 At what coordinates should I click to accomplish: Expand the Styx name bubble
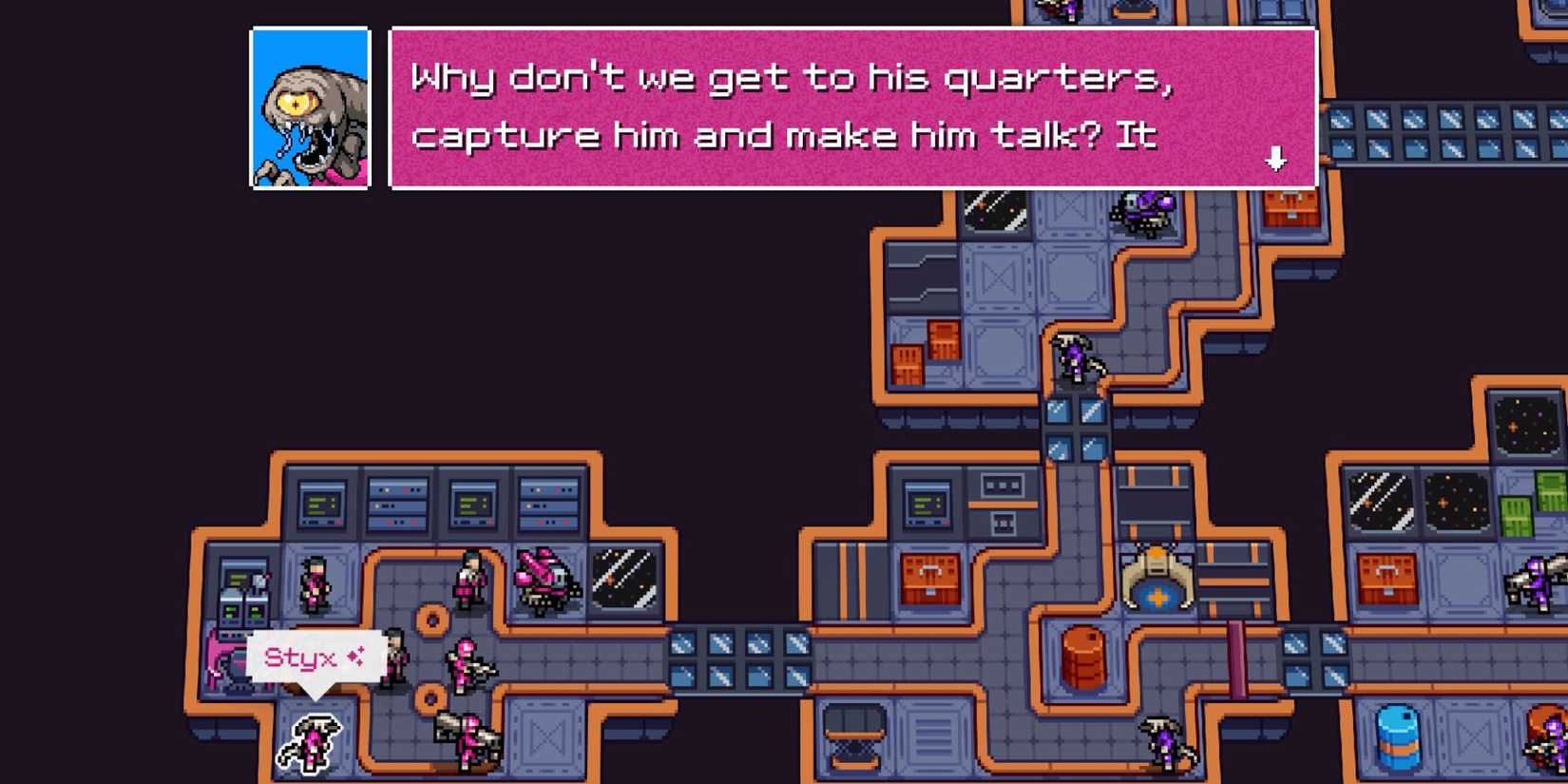(x=314, y=656)
